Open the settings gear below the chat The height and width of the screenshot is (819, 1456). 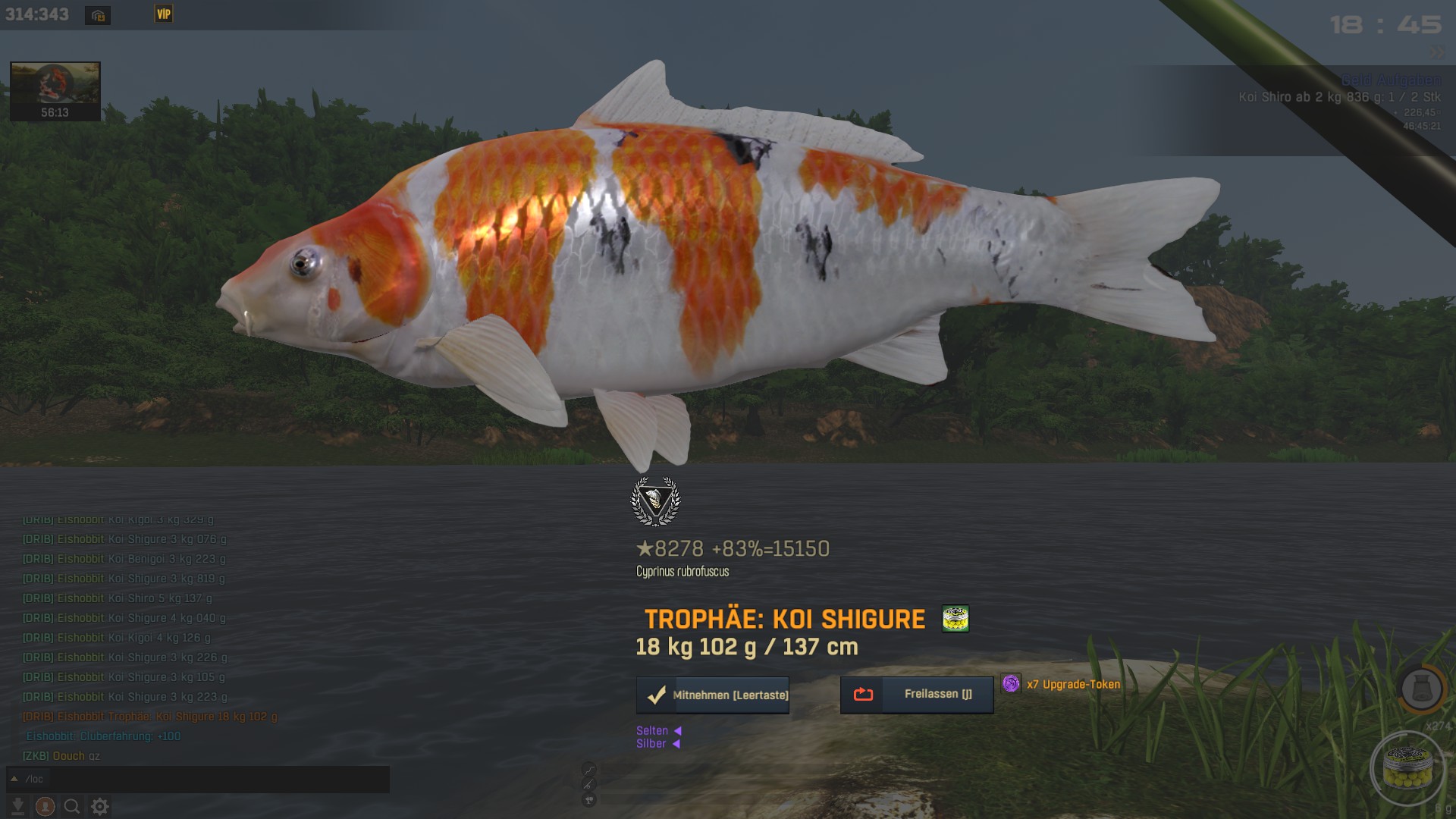coord(100,806)
